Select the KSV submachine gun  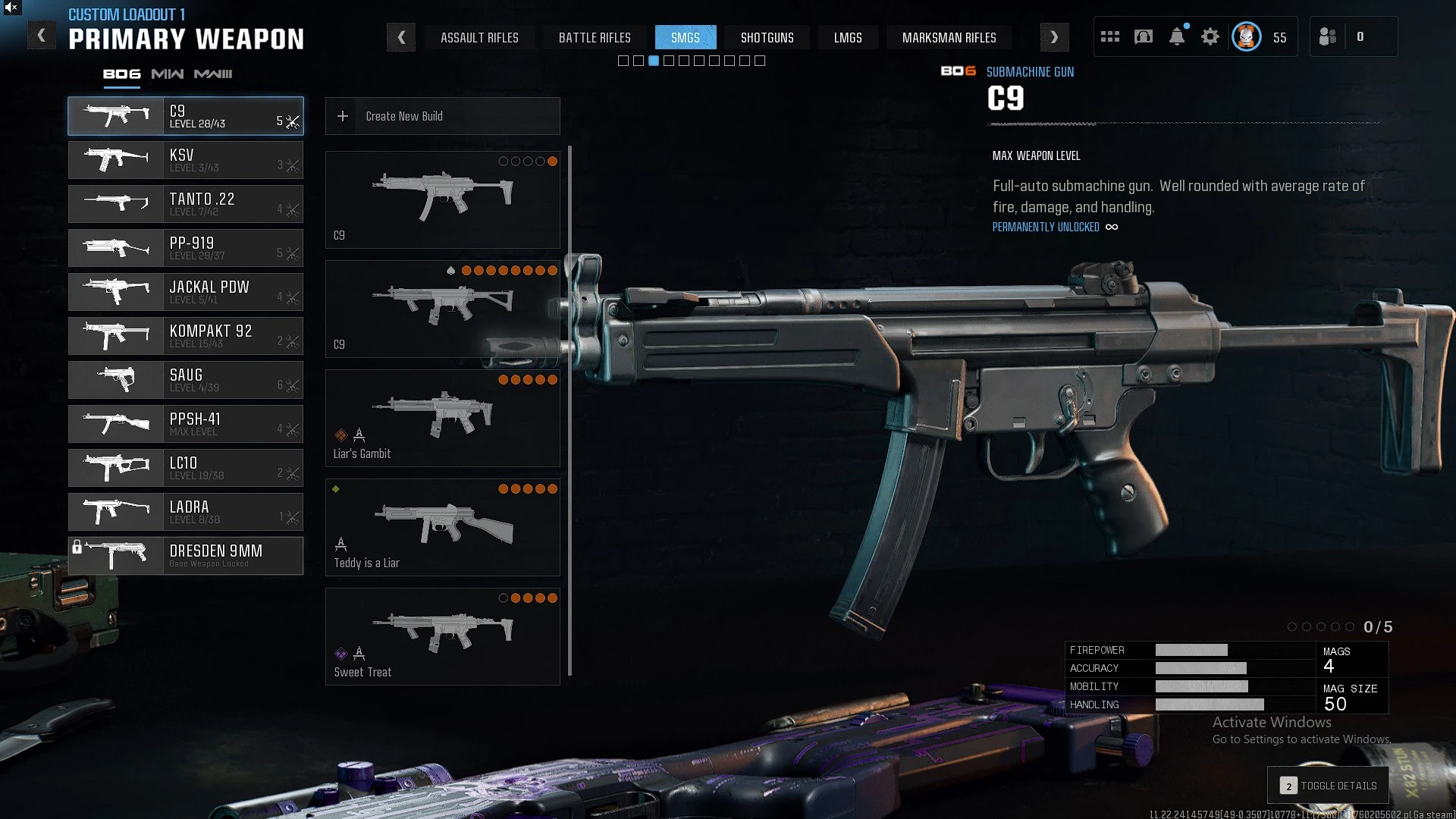tap(186, 160)
